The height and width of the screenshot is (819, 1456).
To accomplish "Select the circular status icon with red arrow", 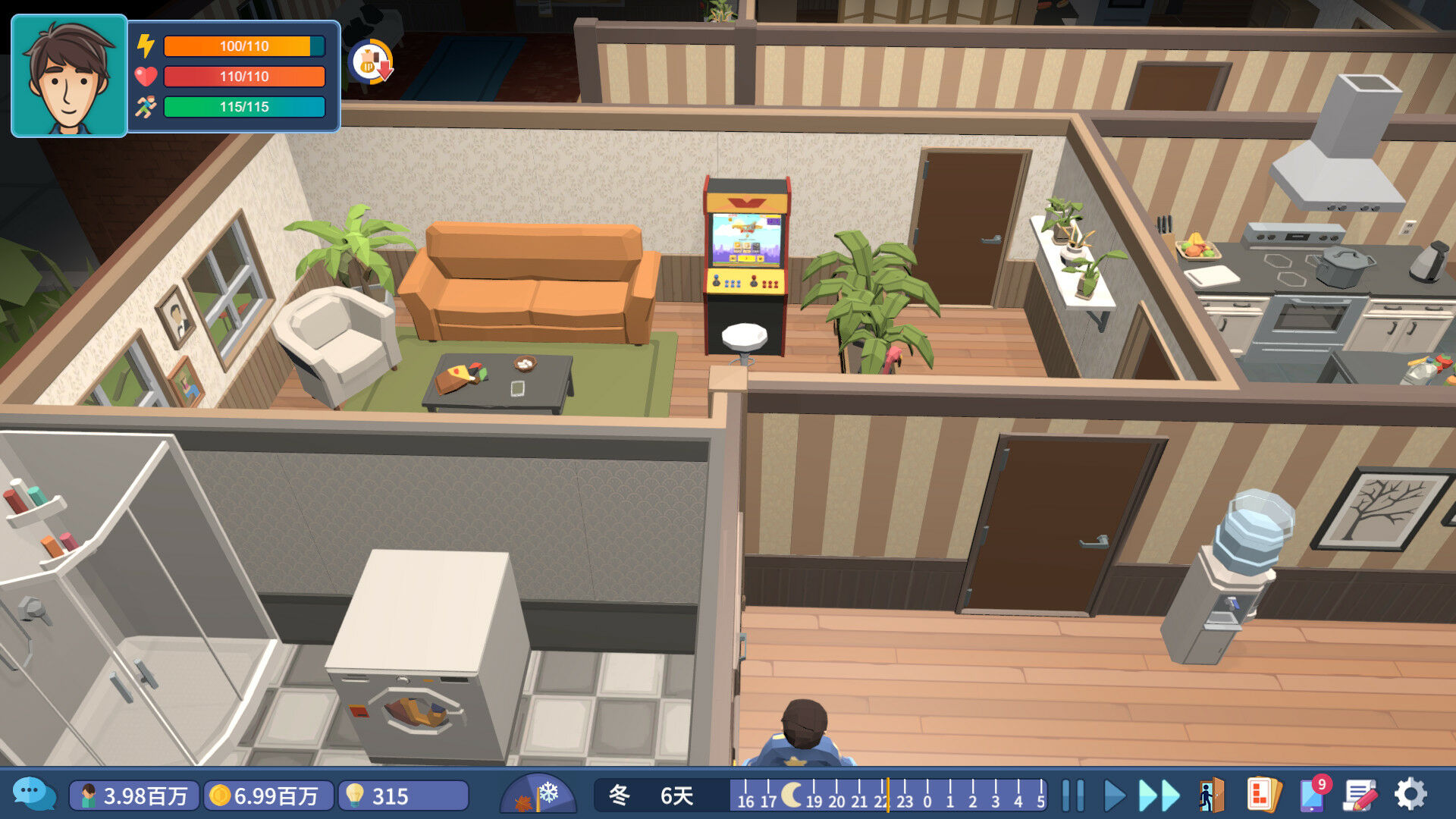I will tap(371, 61).
